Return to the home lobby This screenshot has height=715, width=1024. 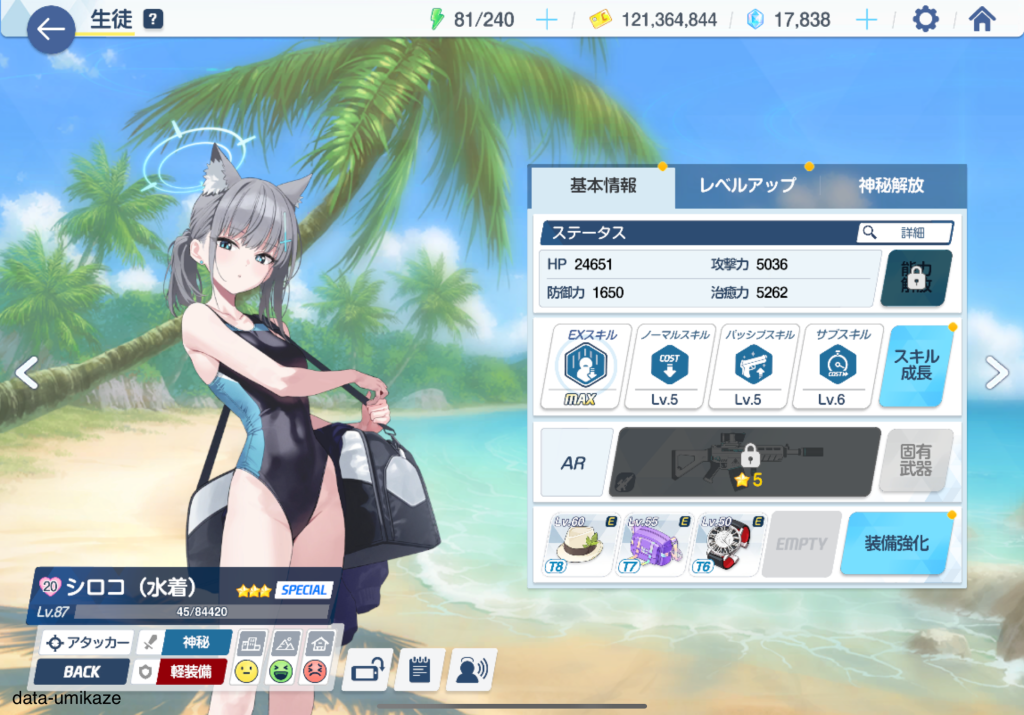pos(983,20)
